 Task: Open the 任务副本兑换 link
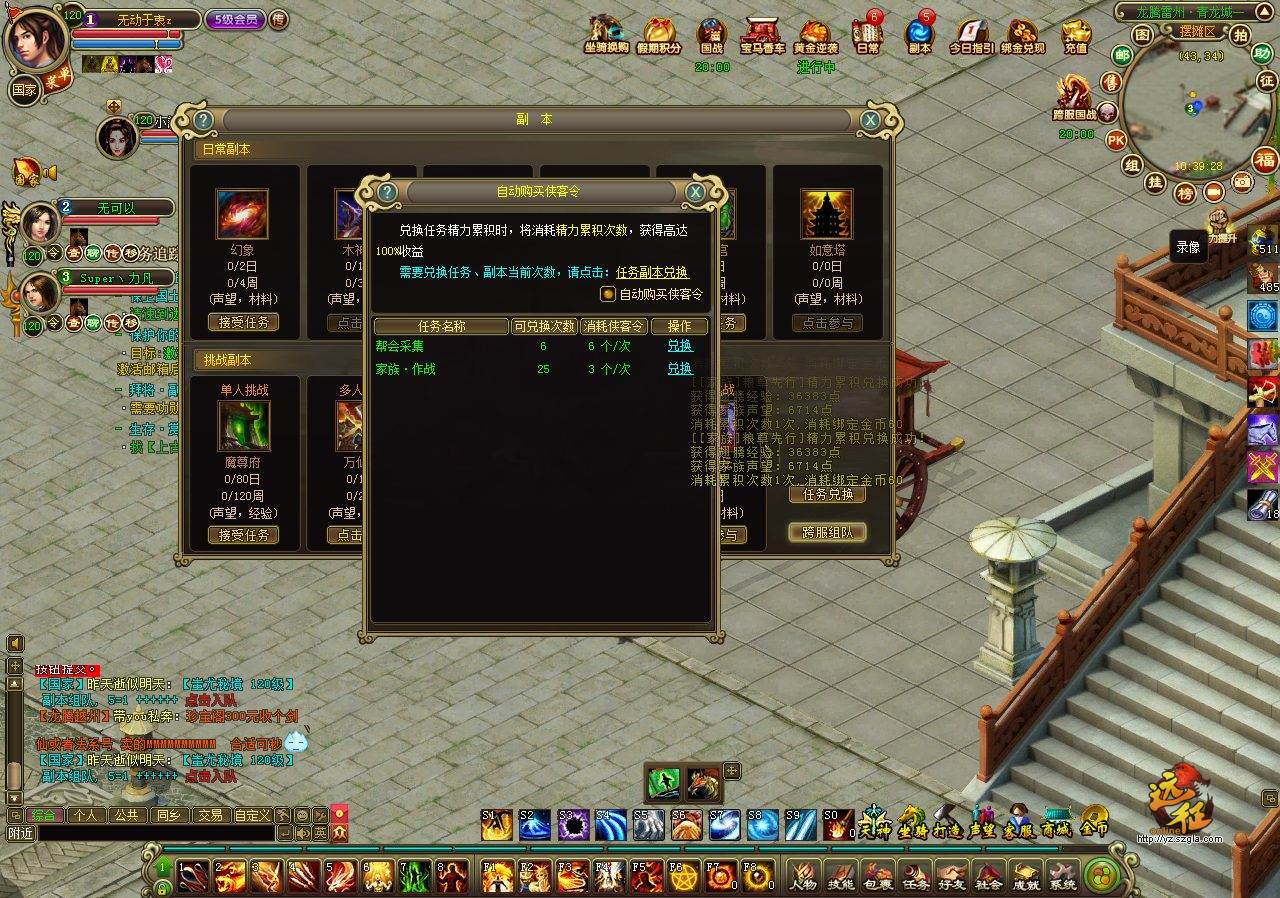coord(652,272)
